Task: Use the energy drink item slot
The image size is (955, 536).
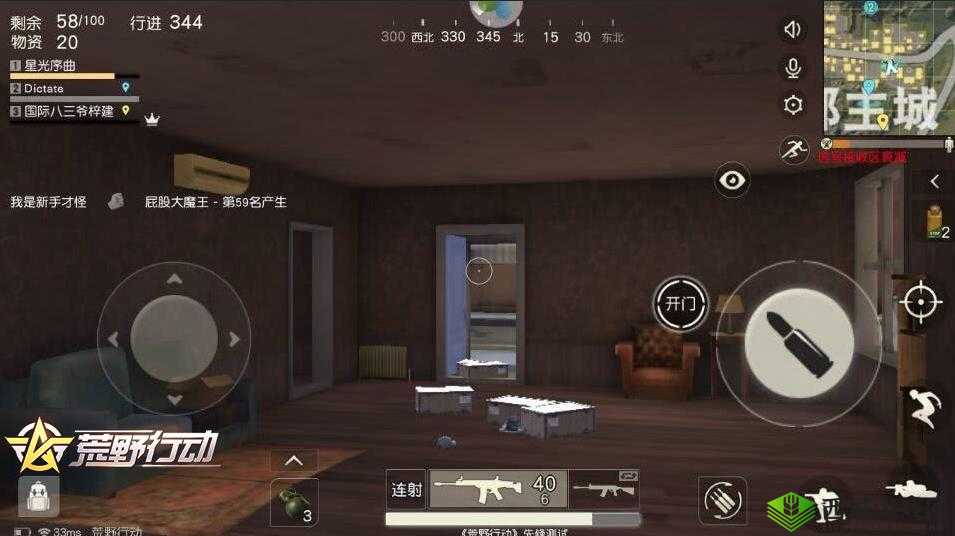Action: [935, 222]
